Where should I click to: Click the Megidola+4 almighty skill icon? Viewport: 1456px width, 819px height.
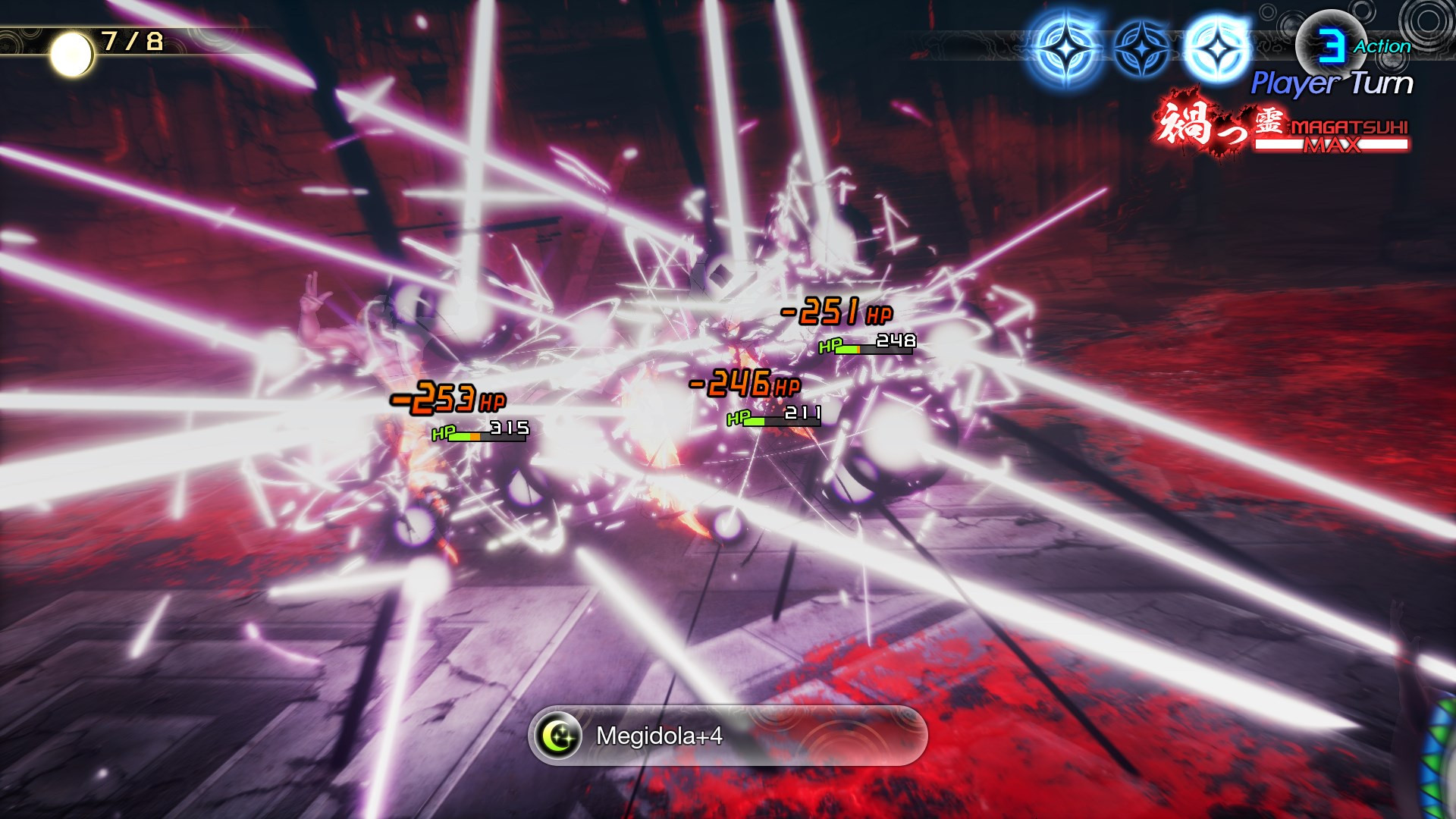coord(557,734)
